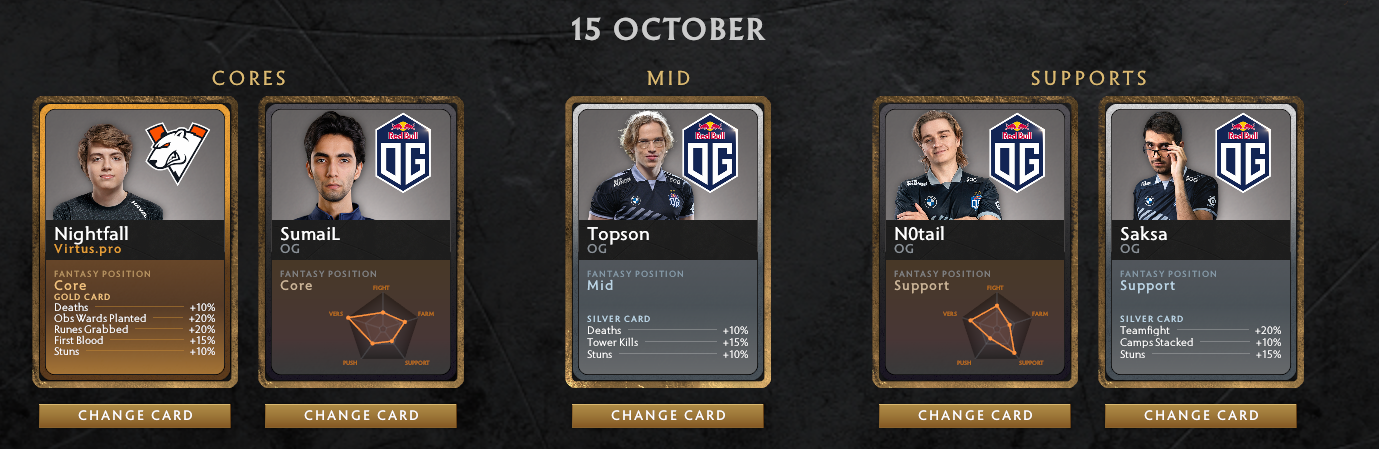
Task: Change the N0tail support card
Action: tap(975, 416)
